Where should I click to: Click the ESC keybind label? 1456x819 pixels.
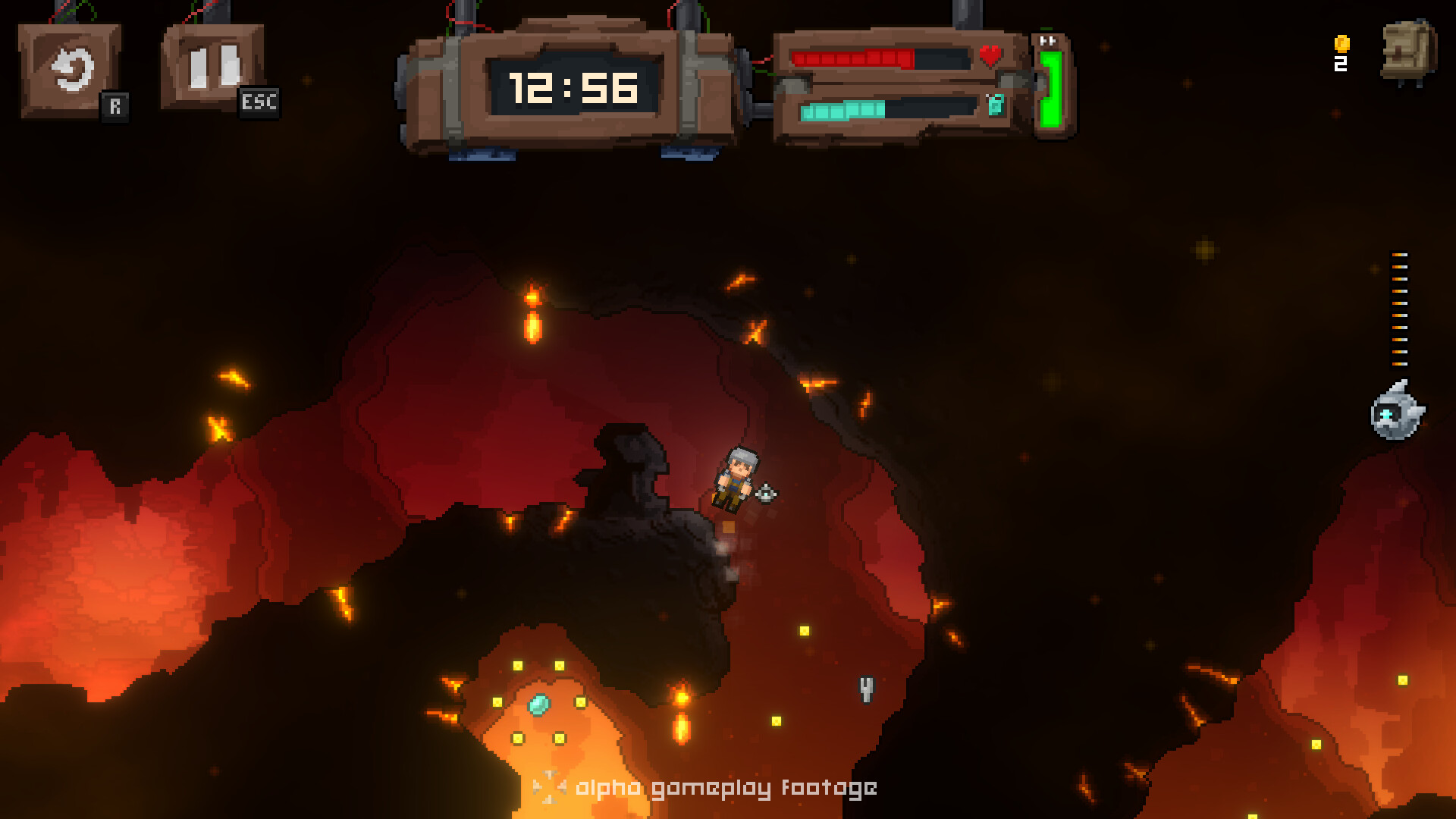click(x=259, y=103)
